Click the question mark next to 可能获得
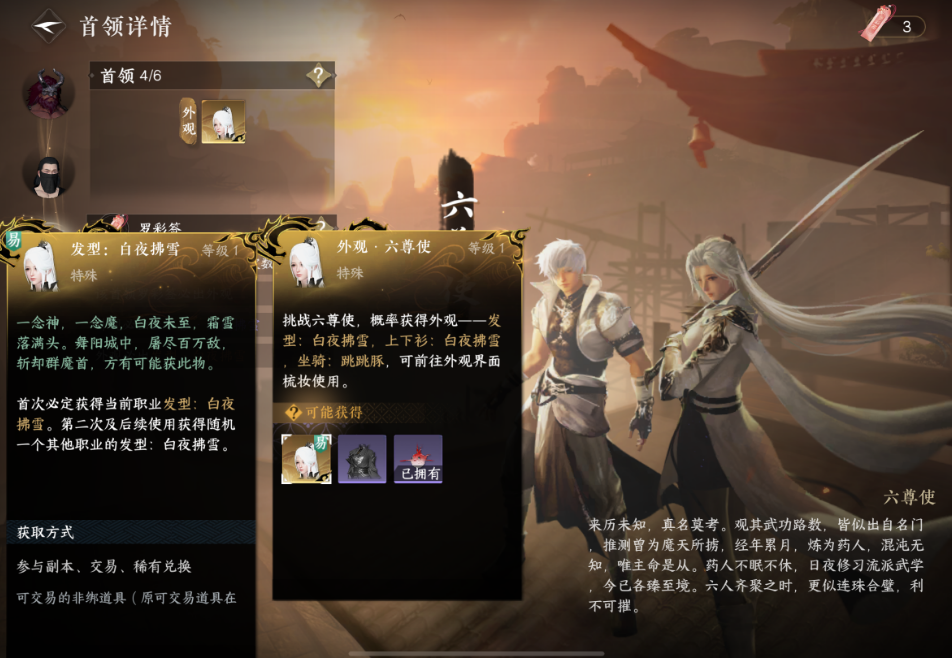Viewport: 952px width, 658px height. (293, 413)
